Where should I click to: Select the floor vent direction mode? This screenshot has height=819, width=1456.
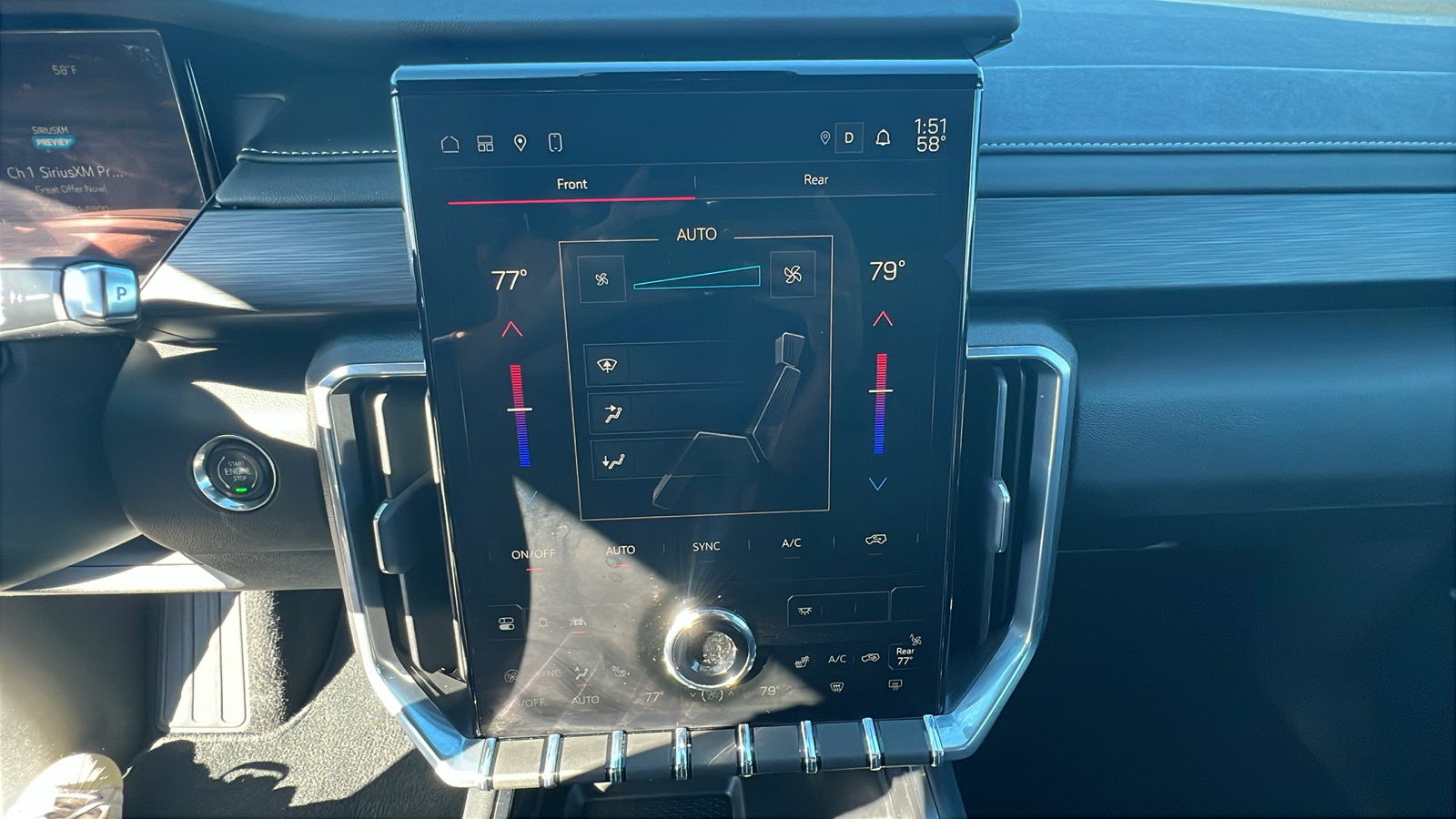click(615, 462)
